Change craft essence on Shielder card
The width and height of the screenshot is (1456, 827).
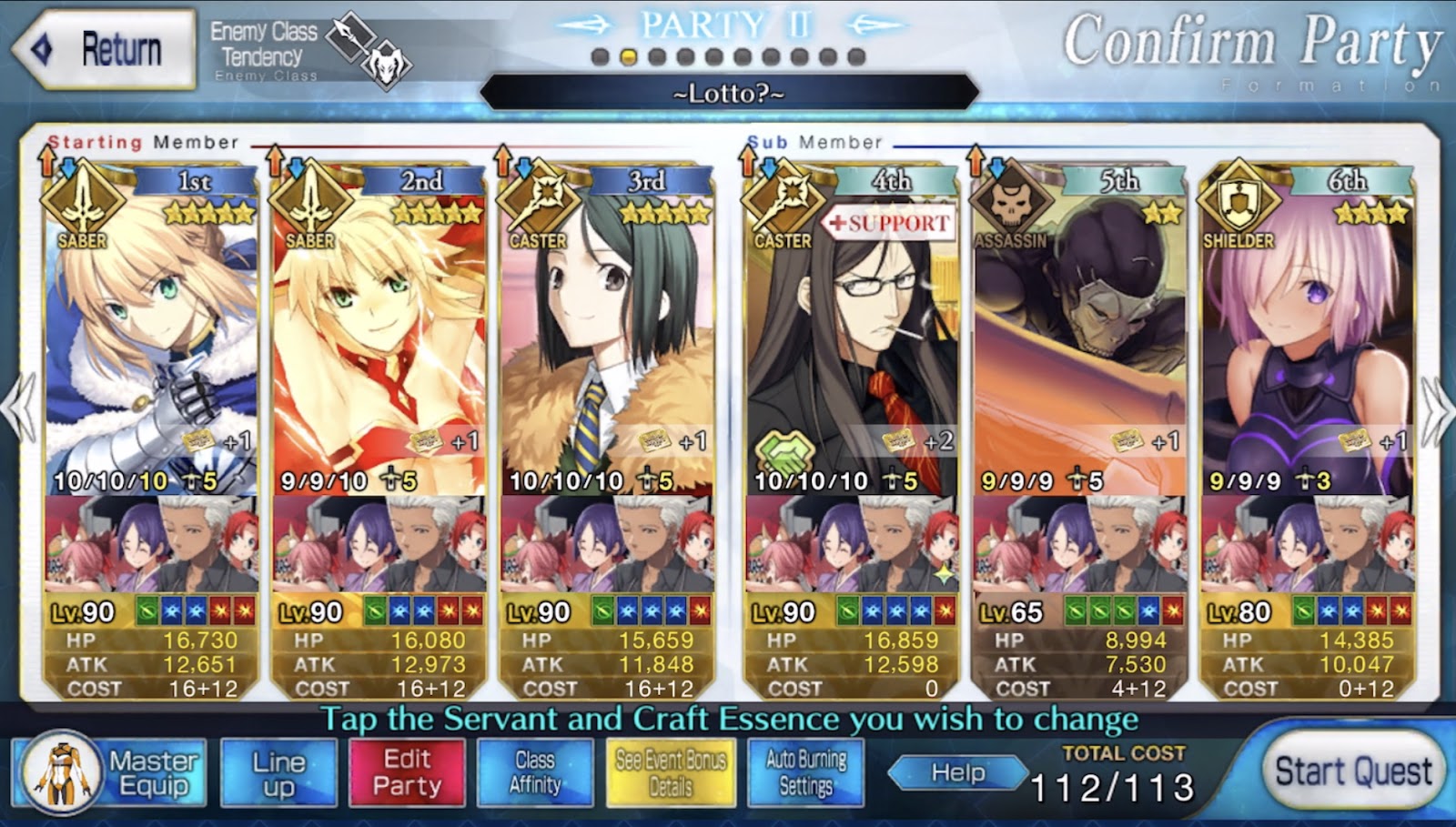click(1307, 546)
